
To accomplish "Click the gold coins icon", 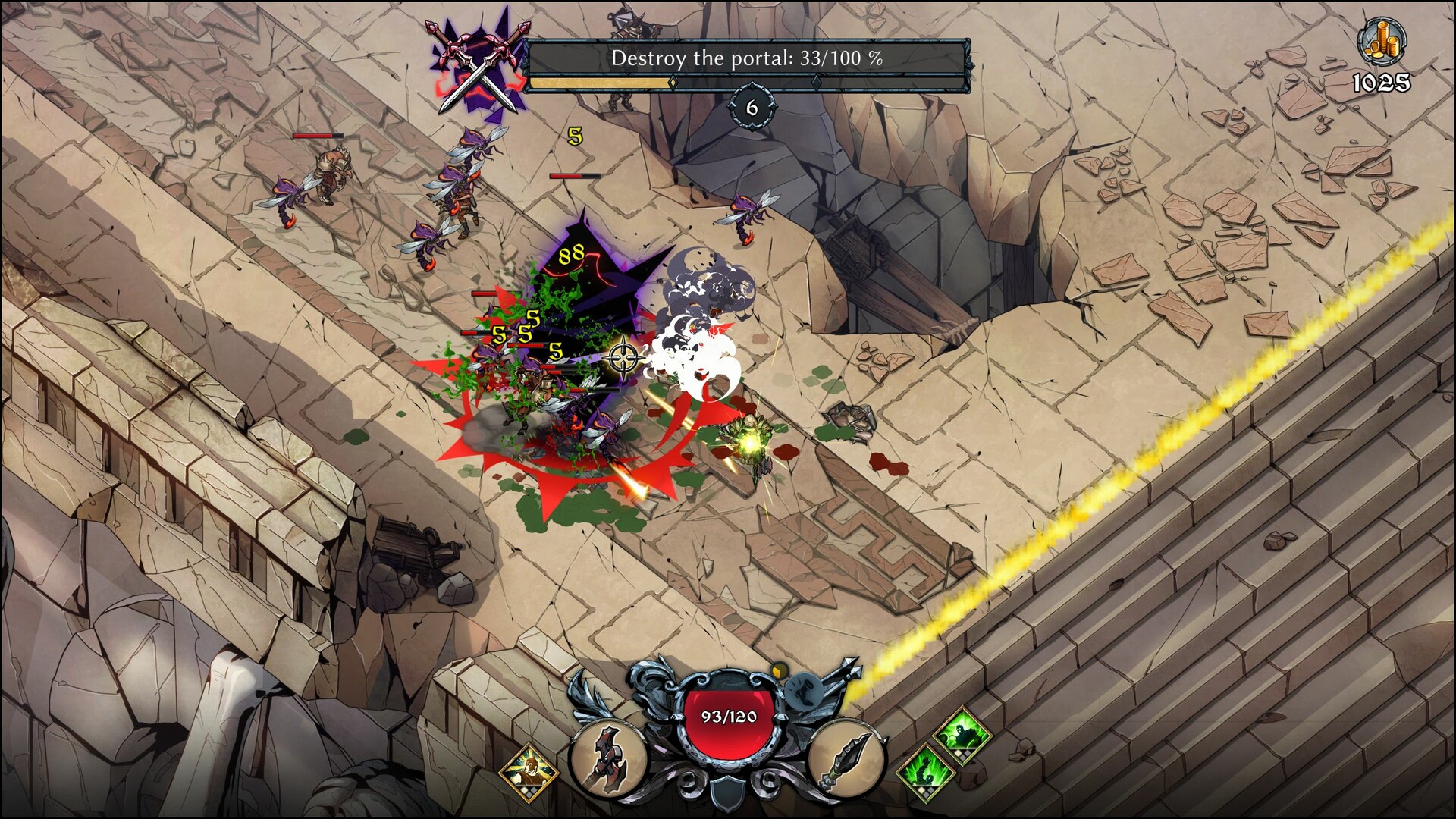I will (1381, 42).
